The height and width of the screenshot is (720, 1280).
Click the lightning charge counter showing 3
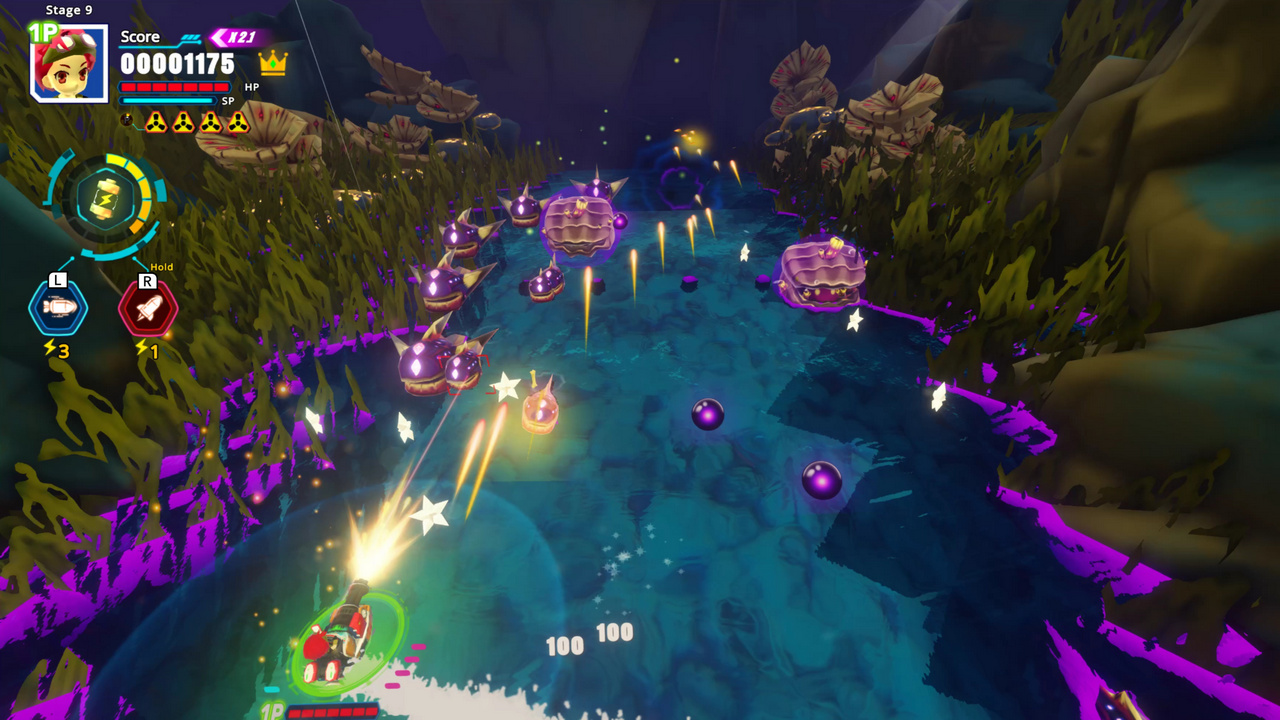pyautogui.click(x=55, y=348)
